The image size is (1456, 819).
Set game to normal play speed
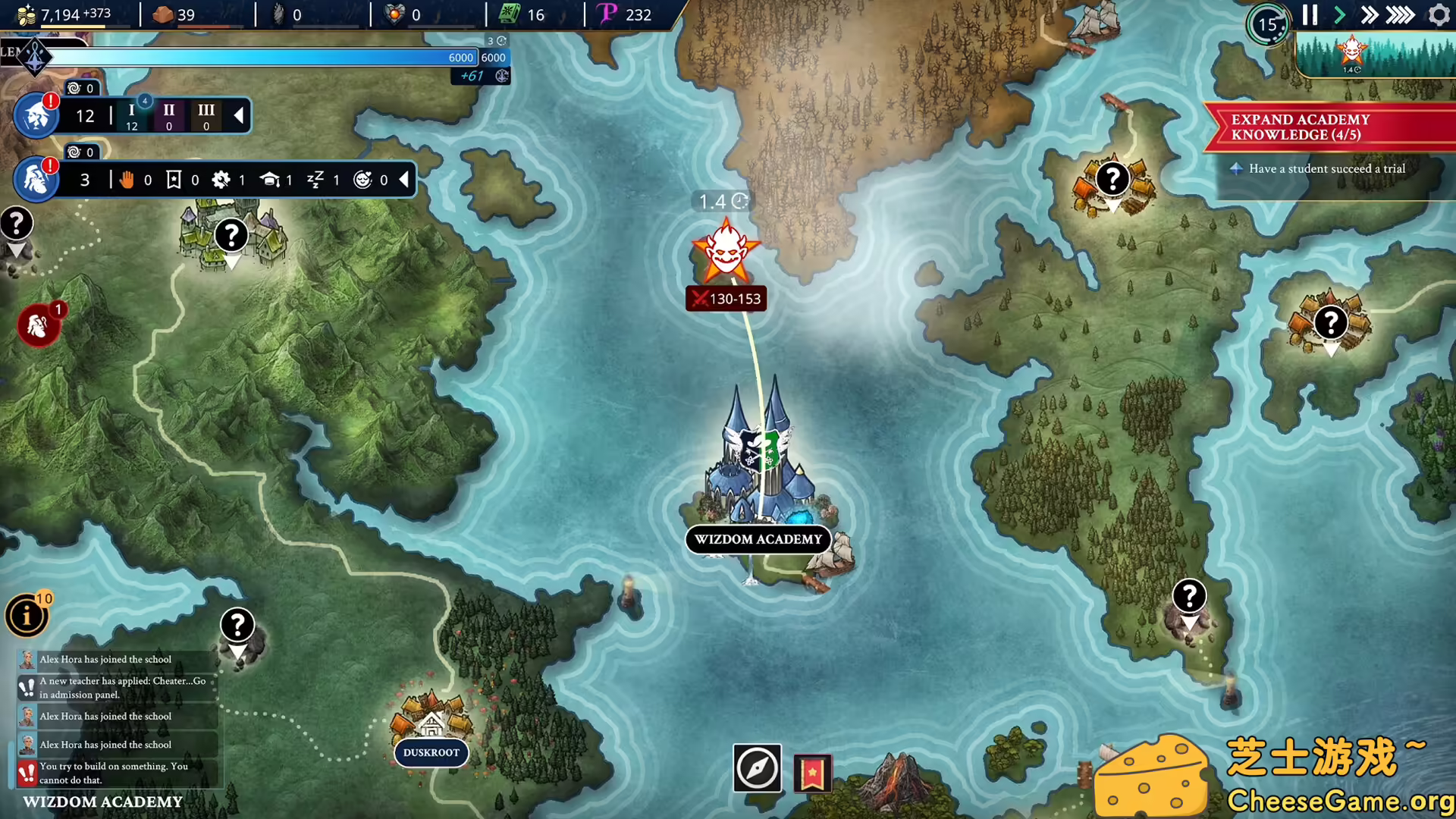tap(1339, 15)
